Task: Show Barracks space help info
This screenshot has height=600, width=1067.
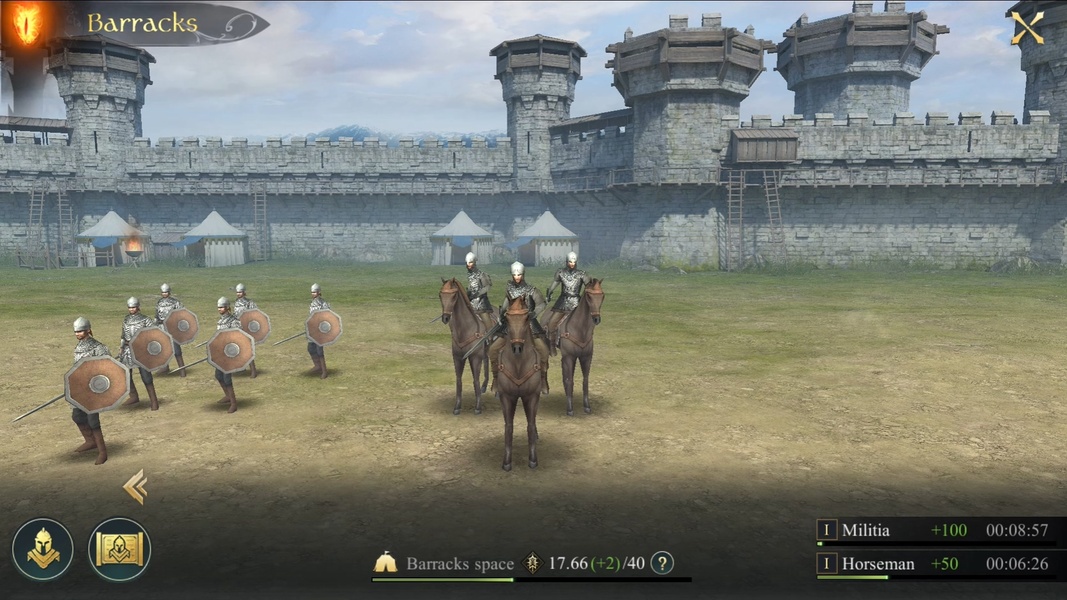Action: click(662, 563)
